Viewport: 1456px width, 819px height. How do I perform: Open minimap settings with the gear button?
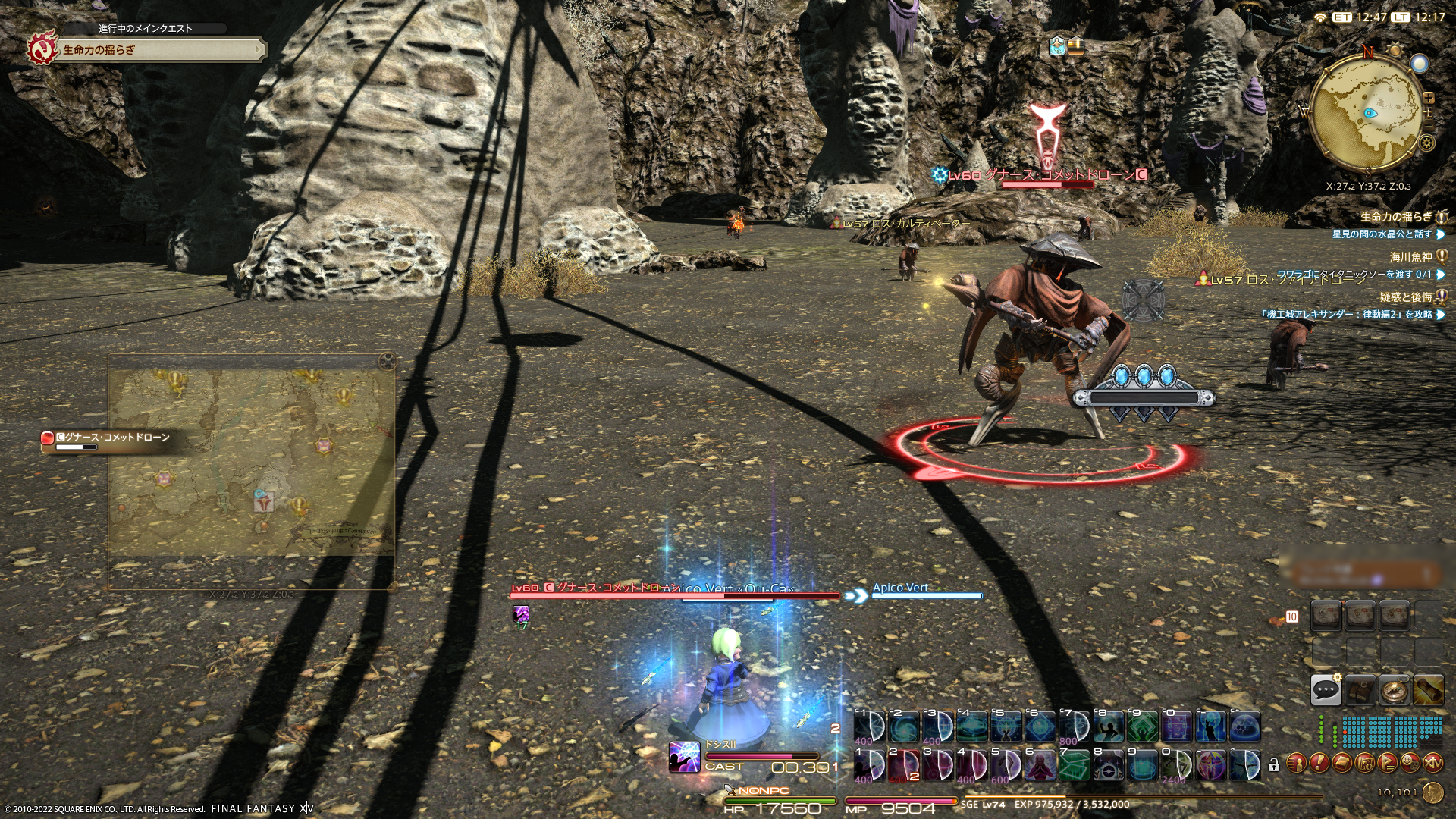pyautogui.click(x=1426, y=143)
